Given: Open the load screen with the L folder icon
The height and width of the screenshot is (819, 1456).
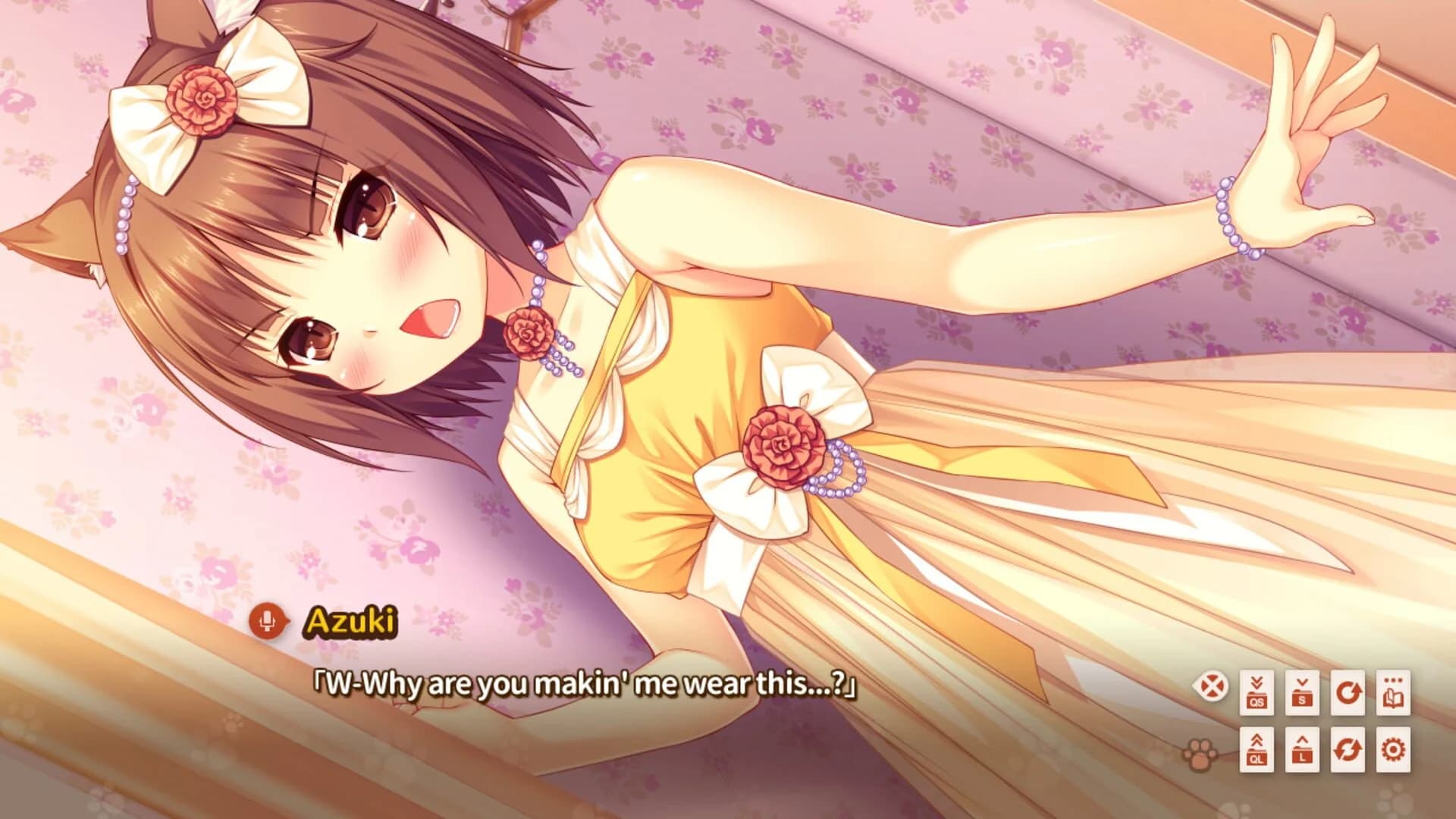Looking at the screenshot, I should pyautogui.click(x=1303, y=750).
